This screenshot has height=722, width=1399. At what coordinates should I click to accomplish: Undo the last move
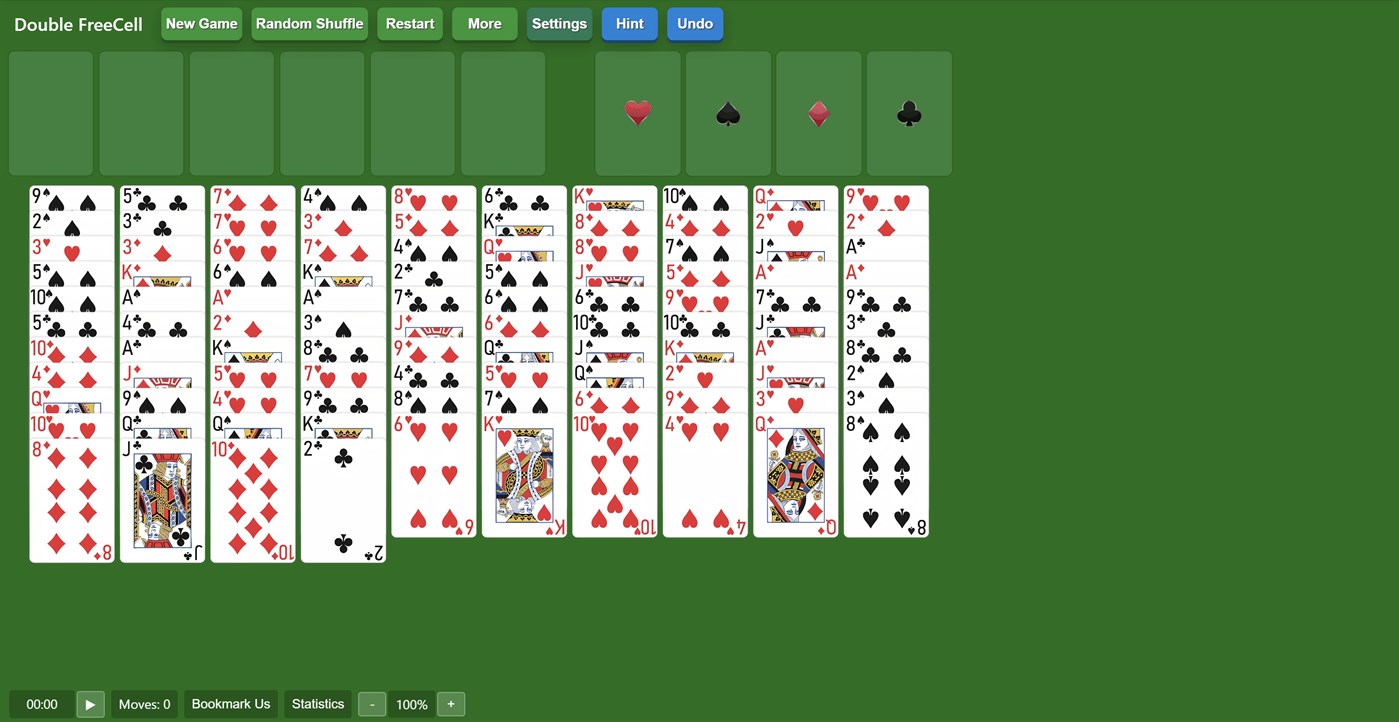[x=694, y=23]
